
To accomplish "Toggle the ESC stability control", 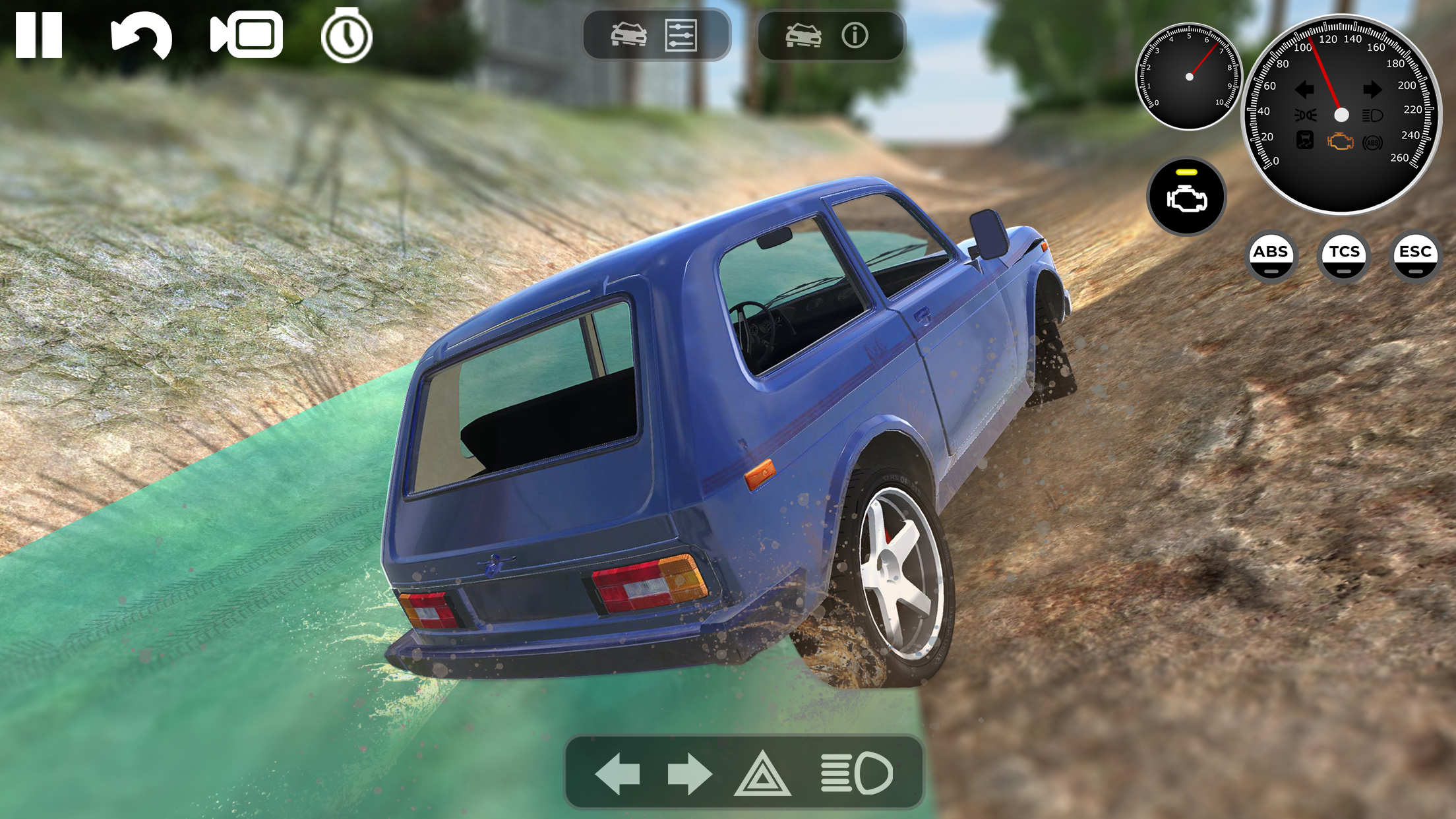I will (1414, 257).
